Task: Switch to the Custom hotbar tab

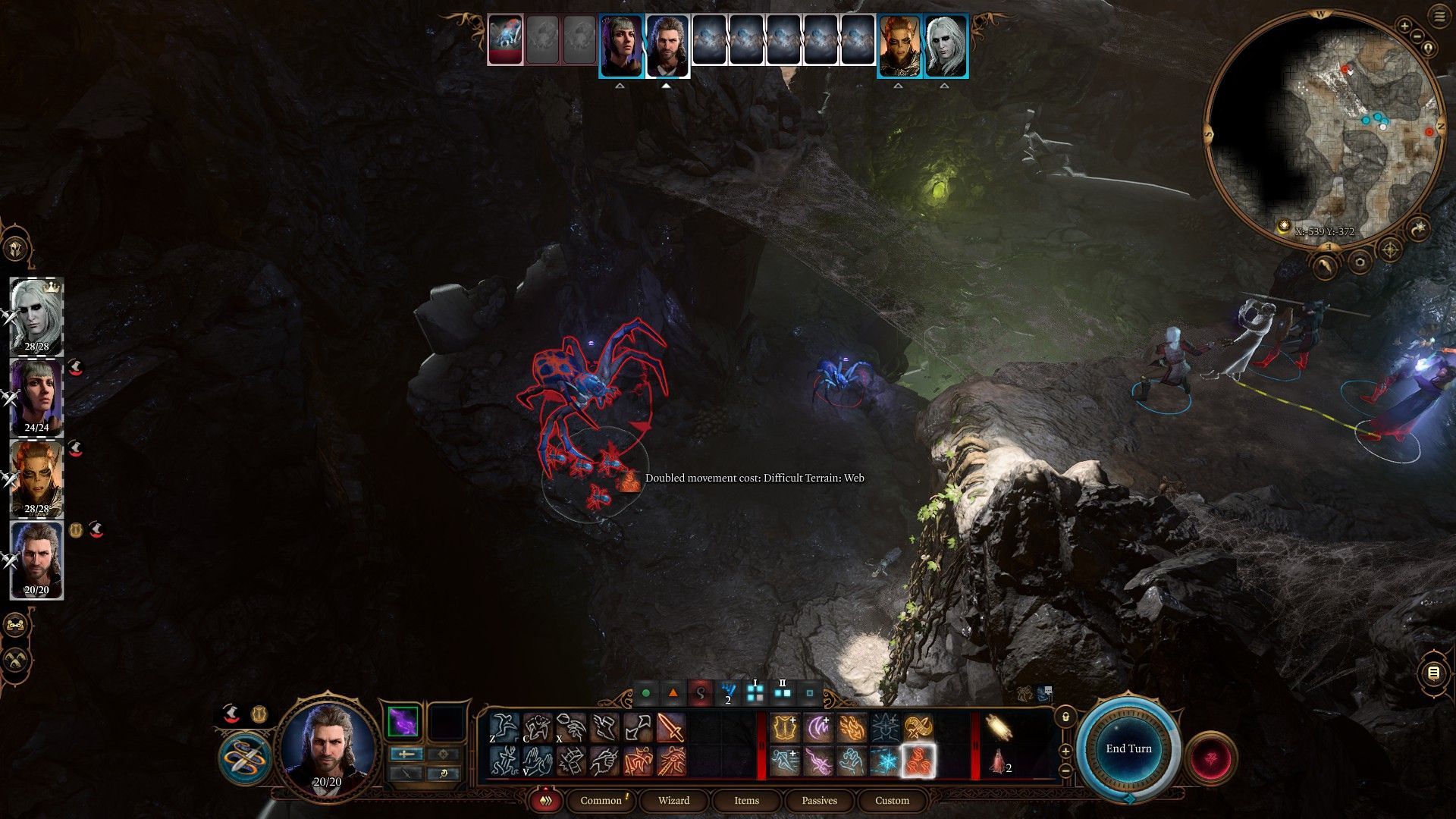Action: pyautogui.click(x=892, y=800)
